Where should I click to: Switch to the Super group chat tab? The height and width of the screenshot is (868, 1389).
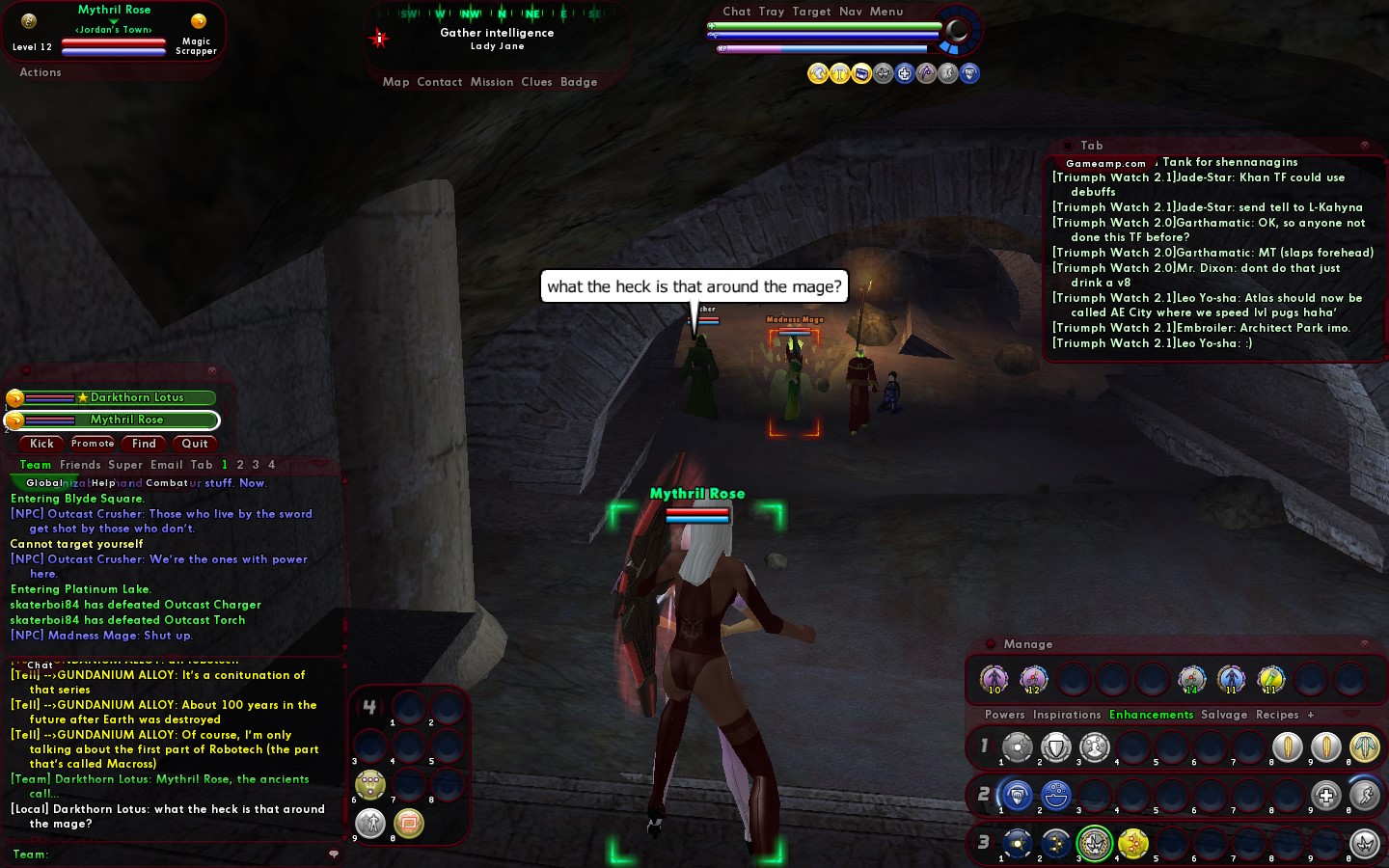tap(125, 465)
